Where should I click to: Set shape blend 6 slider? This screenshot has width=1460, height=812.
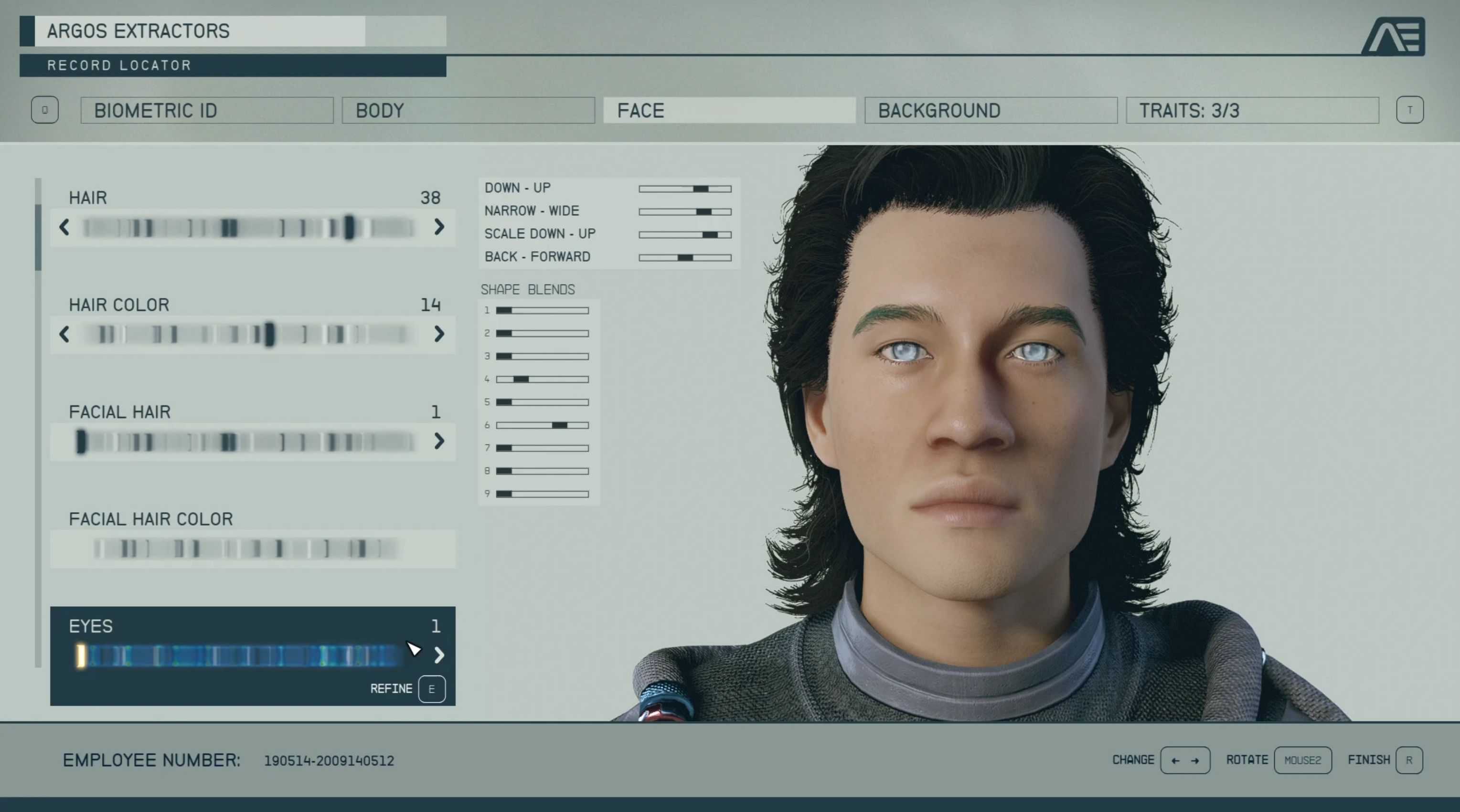[x=543, y=425]
